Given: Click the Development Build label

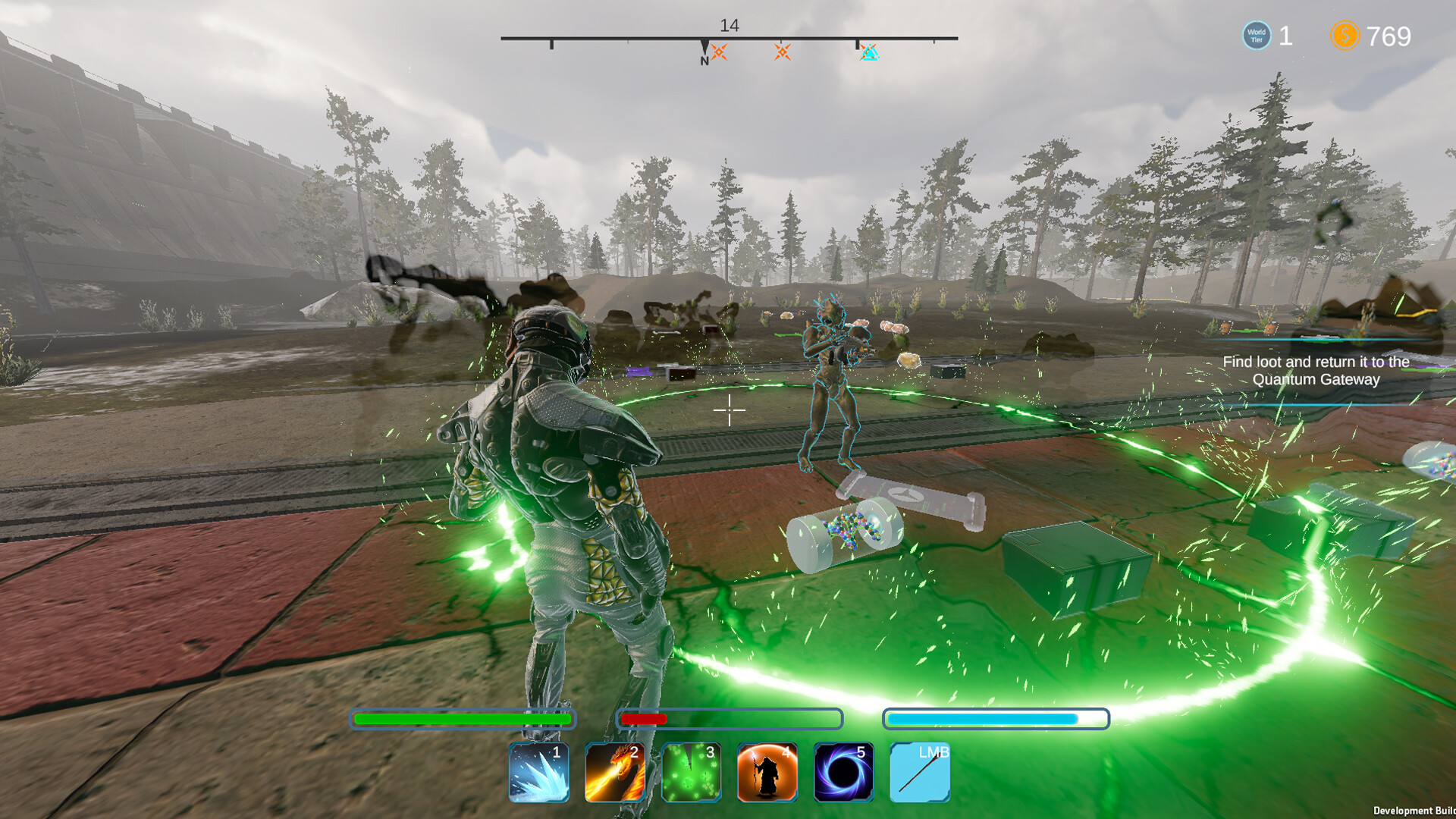Looking at the screenshot, I should [1417, 808].
